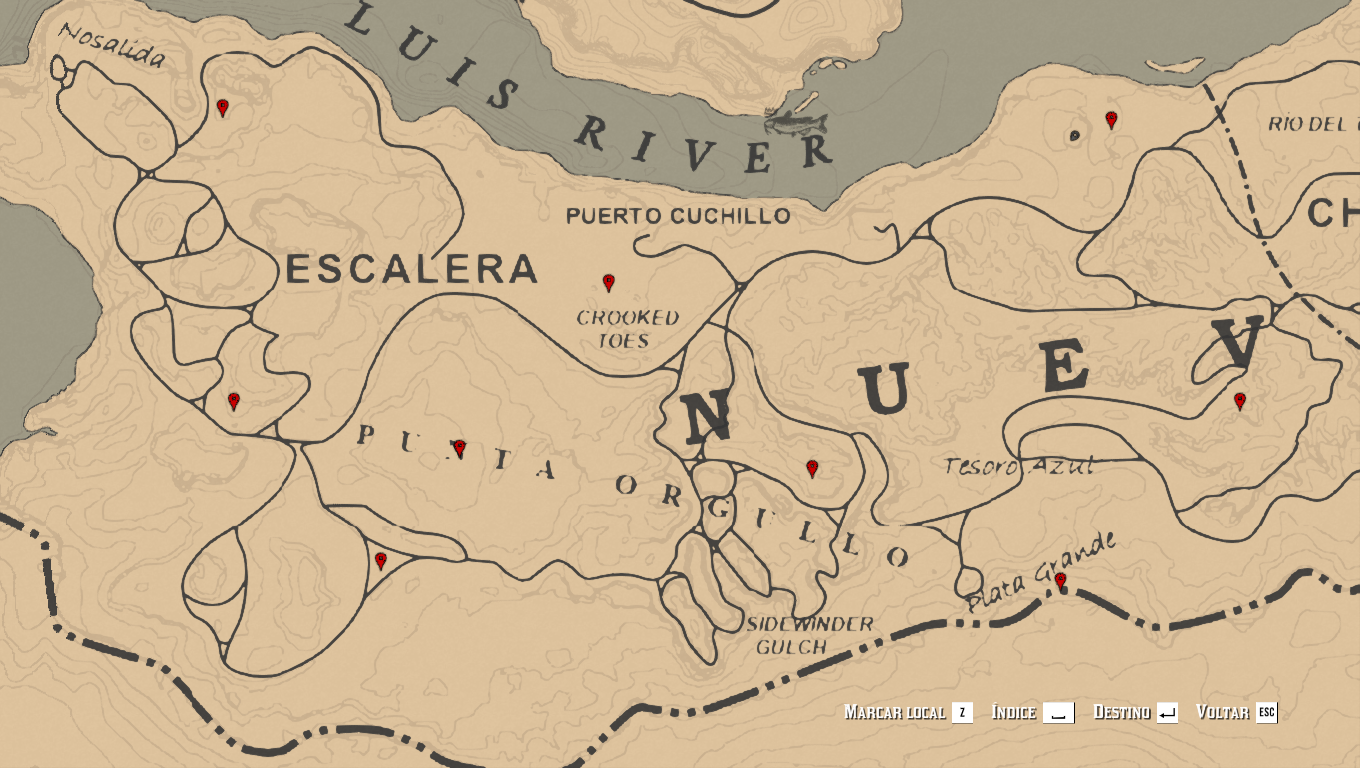Pick the red pin below the letter V
The image size is (1360, 768).
(x=1240, y=401)
